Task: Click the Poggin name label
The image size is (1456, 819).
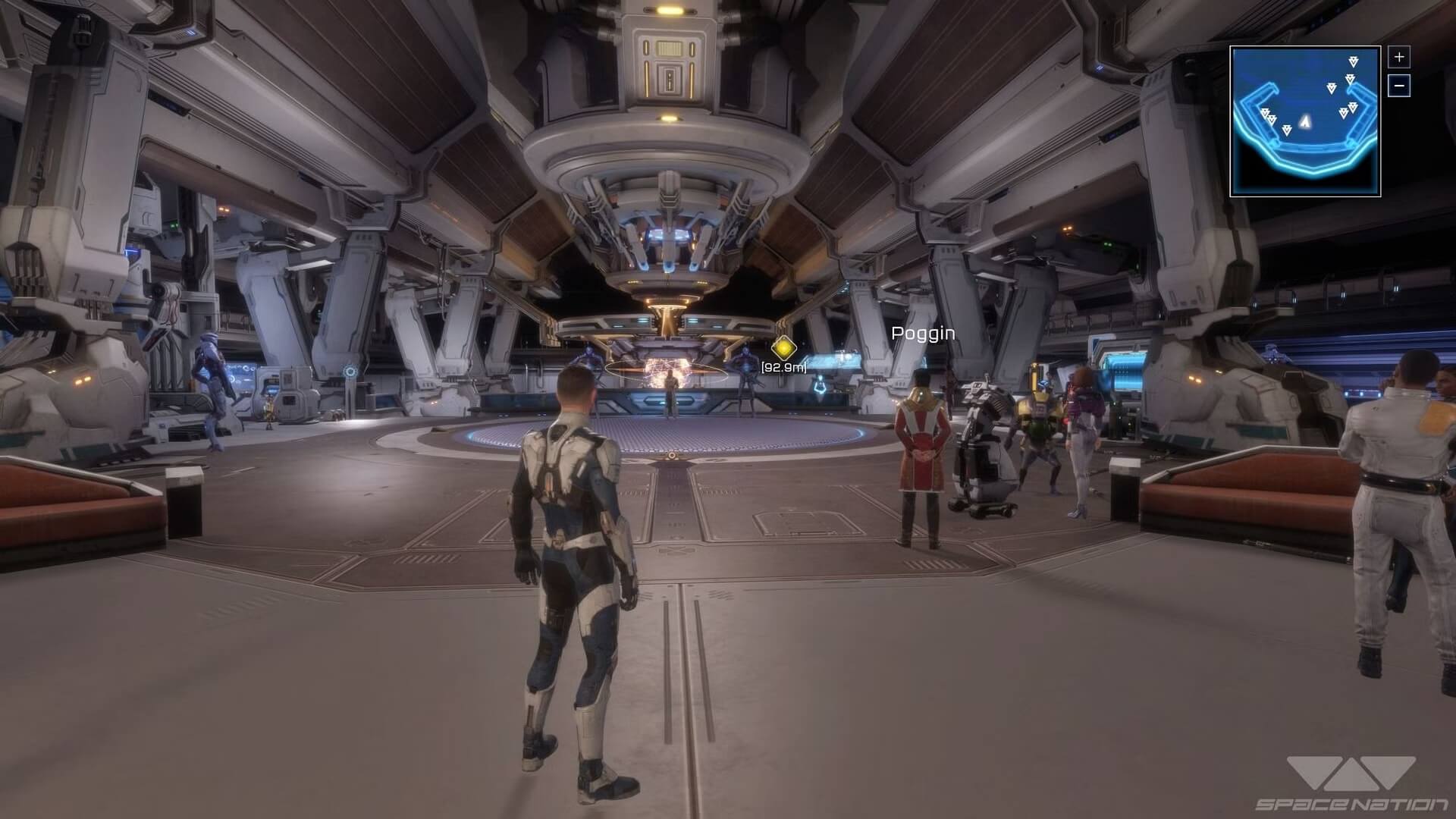Action: [x=921, y=333]
